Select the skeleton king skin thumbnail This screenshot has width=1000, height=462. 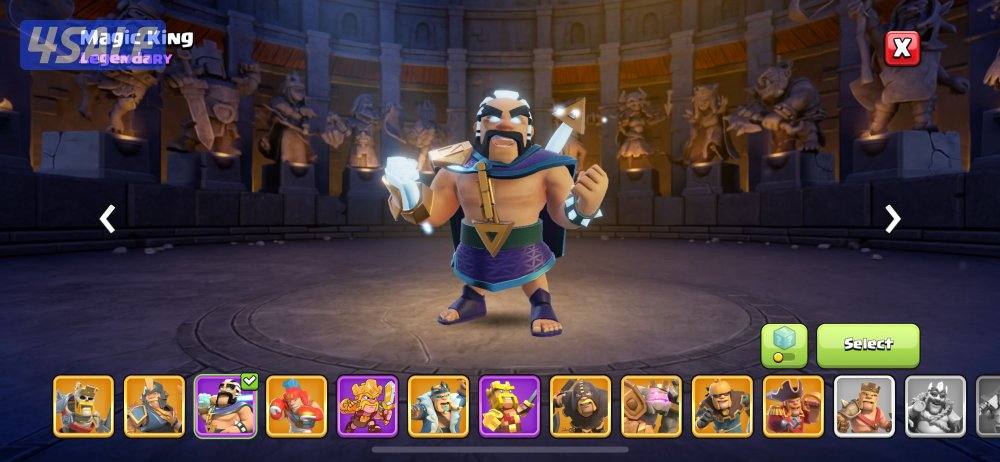[x=83, y=406]
